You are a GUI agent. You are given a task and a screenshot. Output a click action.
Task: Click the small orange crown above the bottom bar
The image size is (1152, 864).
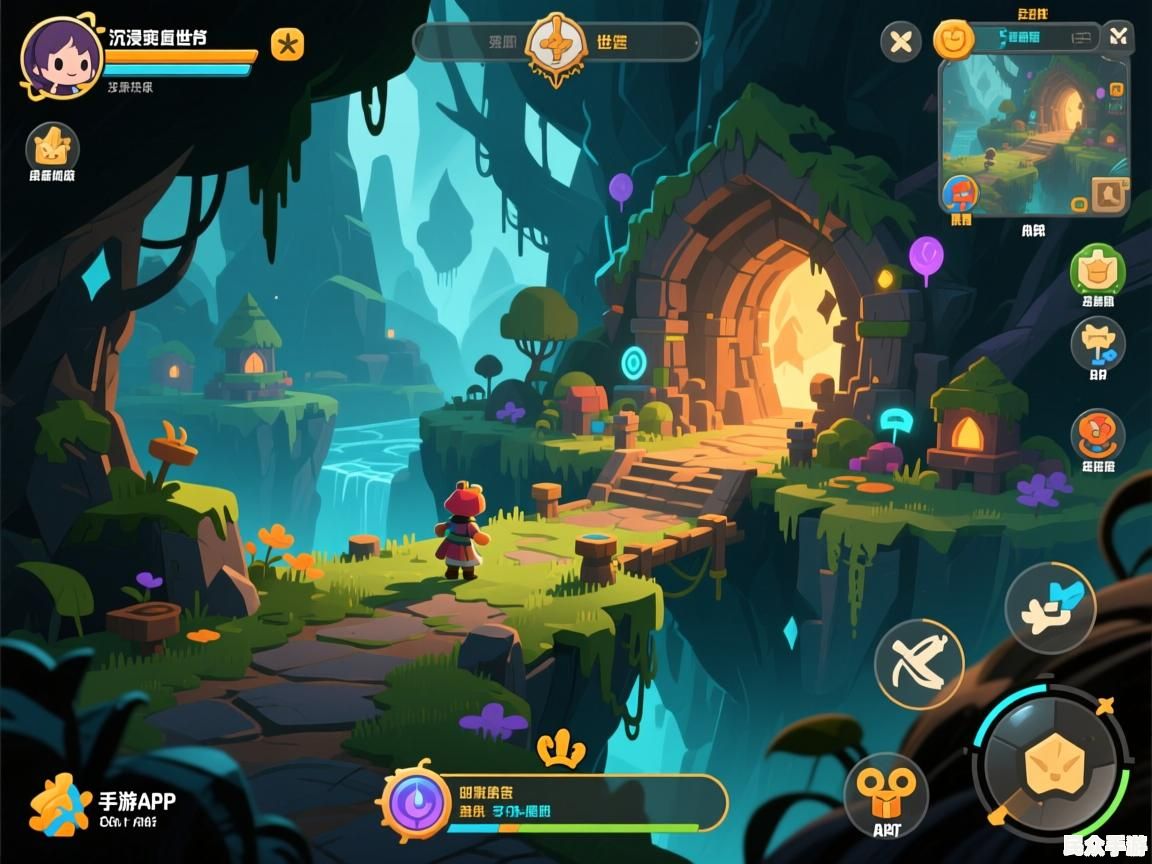click(560, 748)
